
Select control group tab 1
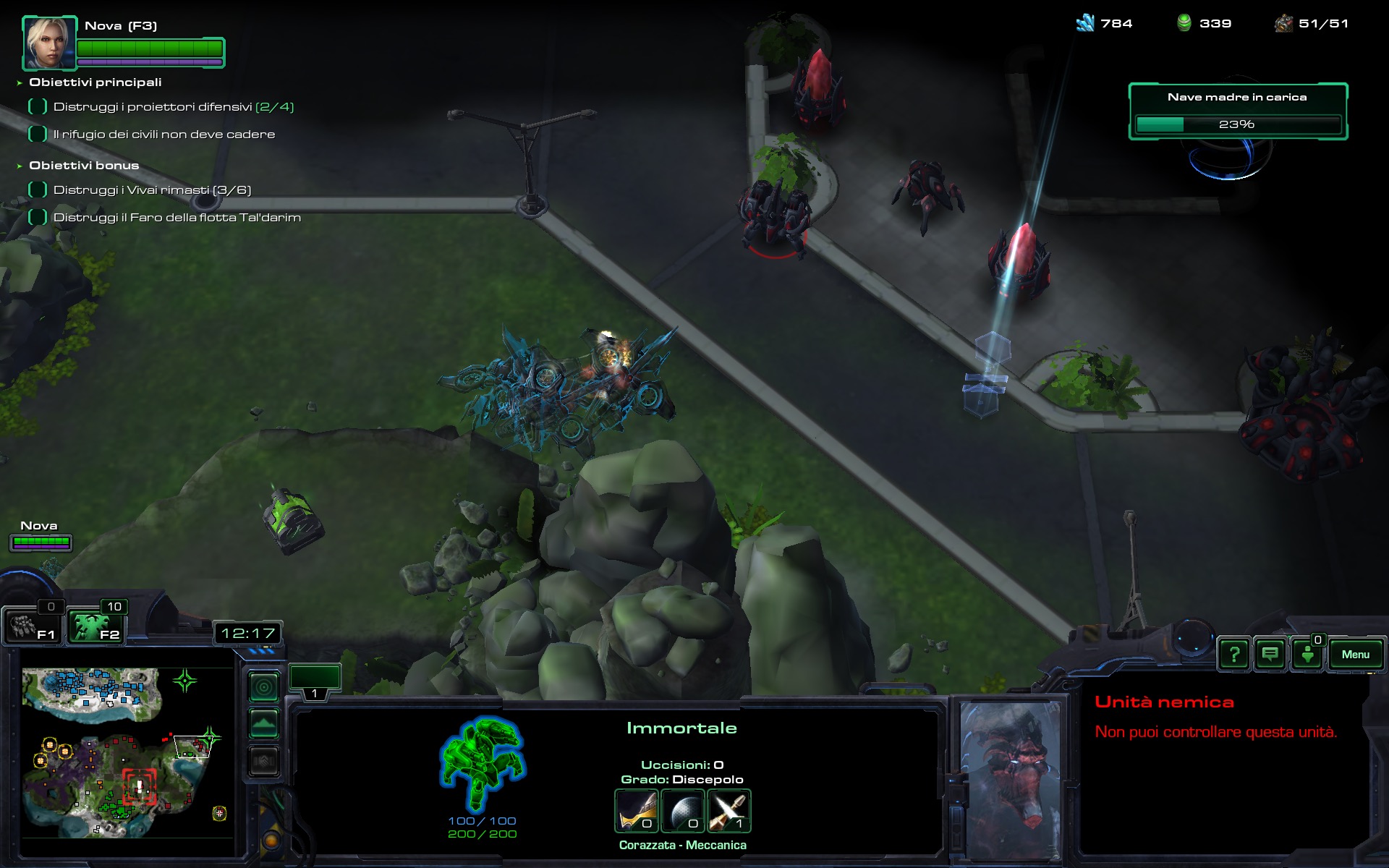(315, 683)
